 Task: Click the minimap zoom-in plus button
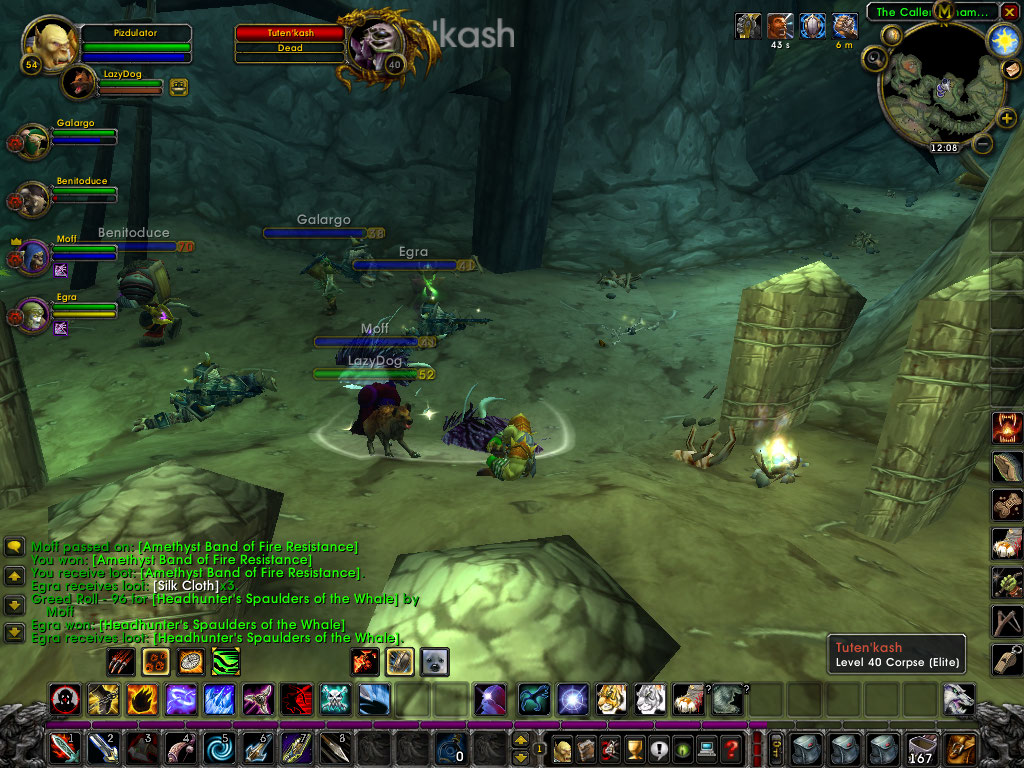click(x=1006, y=118)
